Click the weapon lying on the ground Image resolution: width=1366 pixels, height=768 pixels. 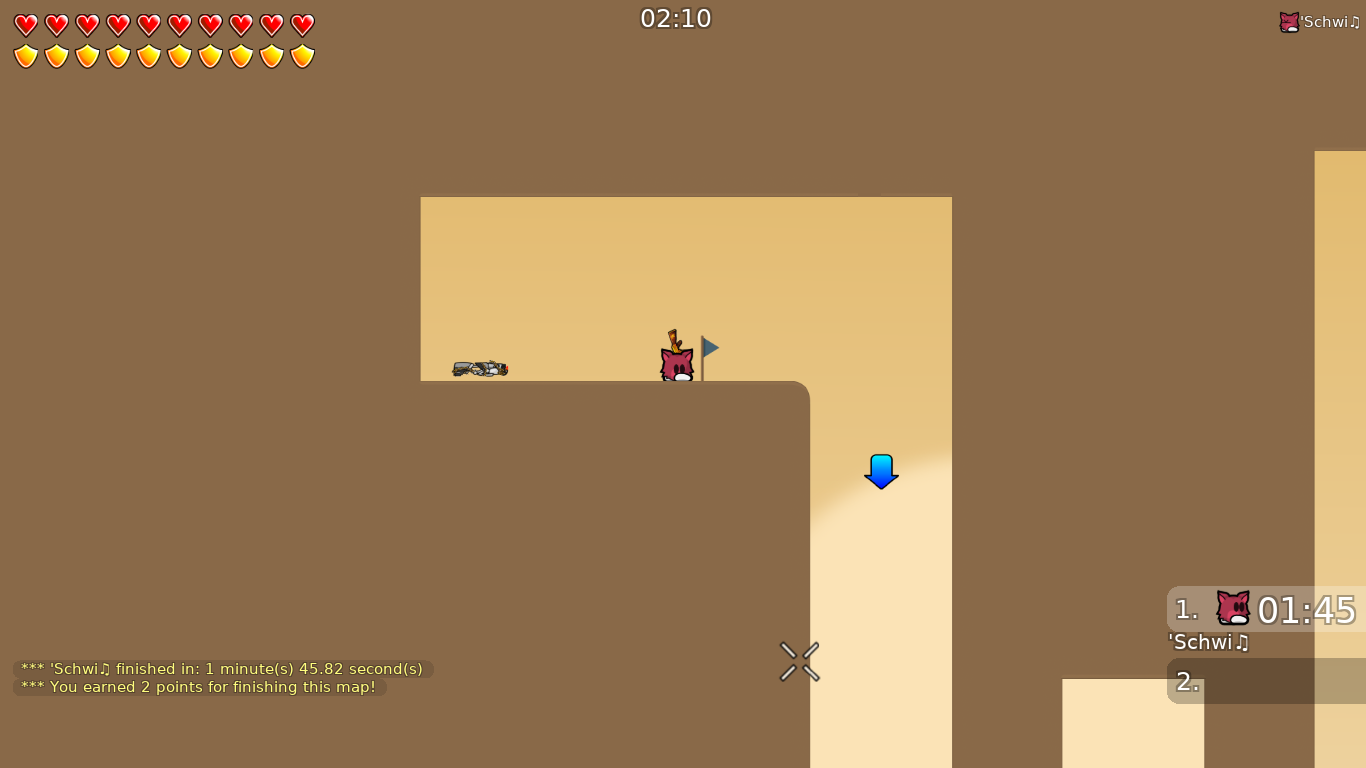[x=478, y=368]
